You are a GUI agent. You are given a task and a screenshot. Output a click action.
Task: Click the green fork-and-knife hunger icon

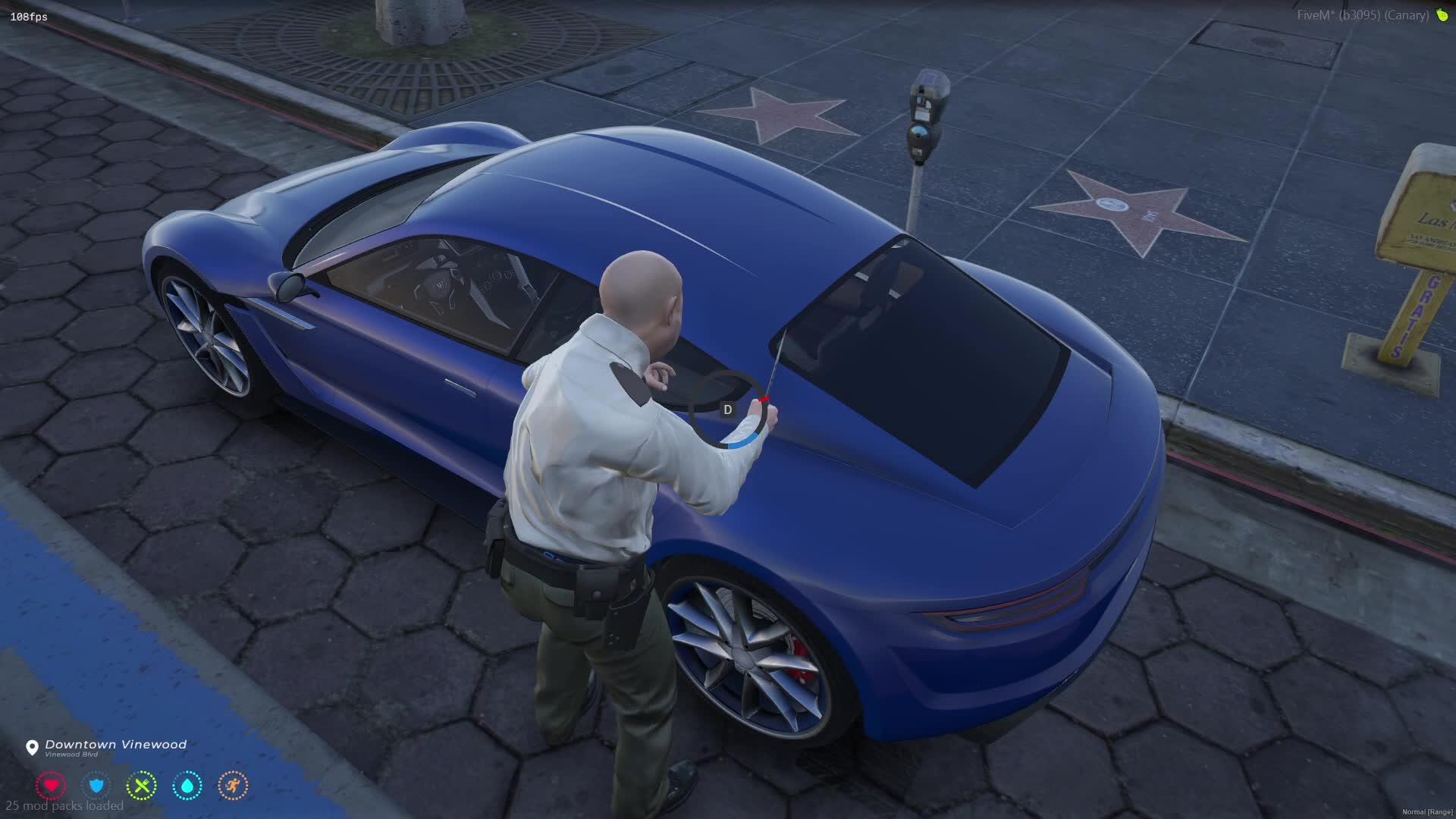142,786
